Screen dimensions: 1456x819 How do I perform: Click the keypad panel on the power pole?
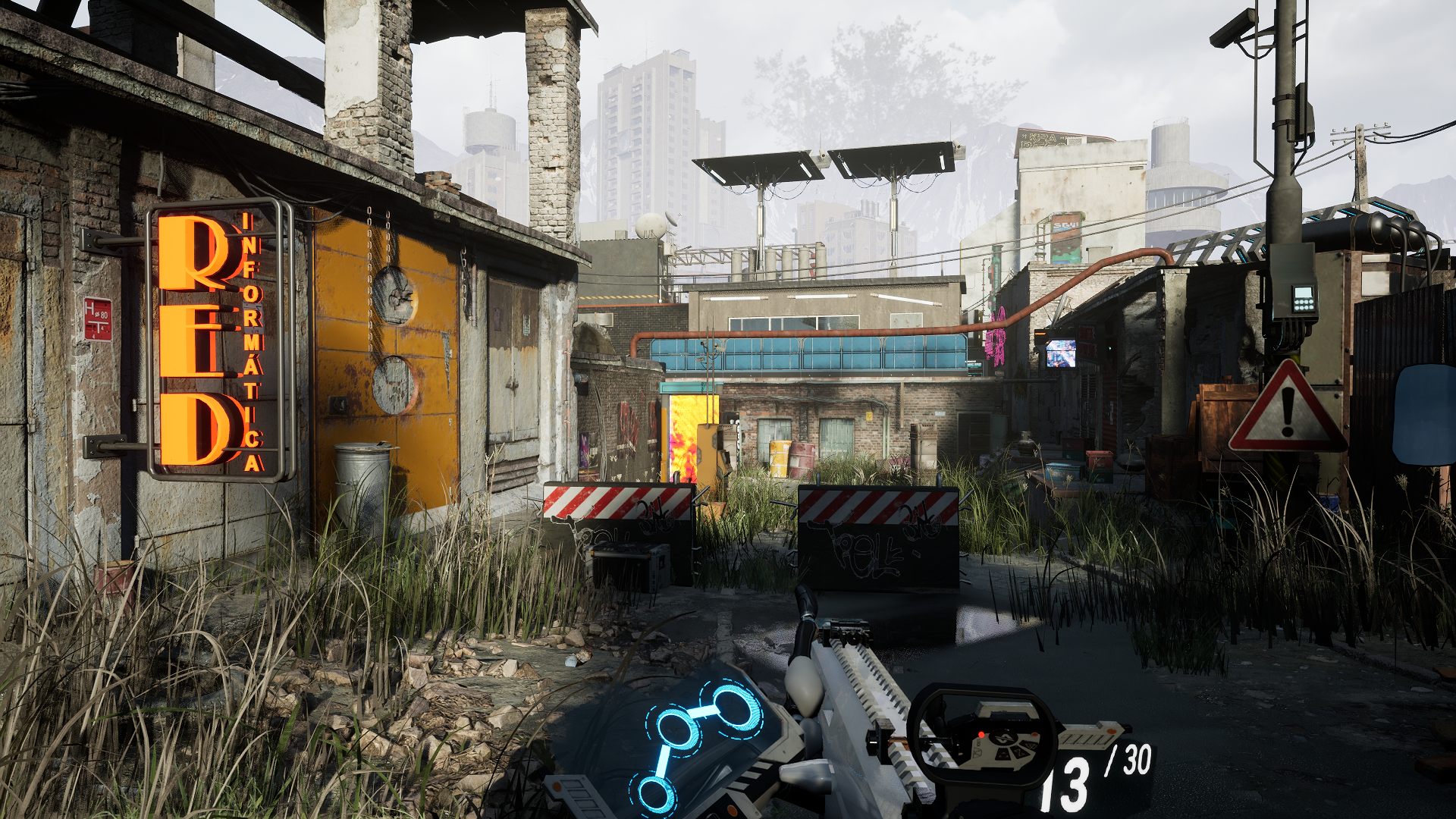pos(1304,298)
